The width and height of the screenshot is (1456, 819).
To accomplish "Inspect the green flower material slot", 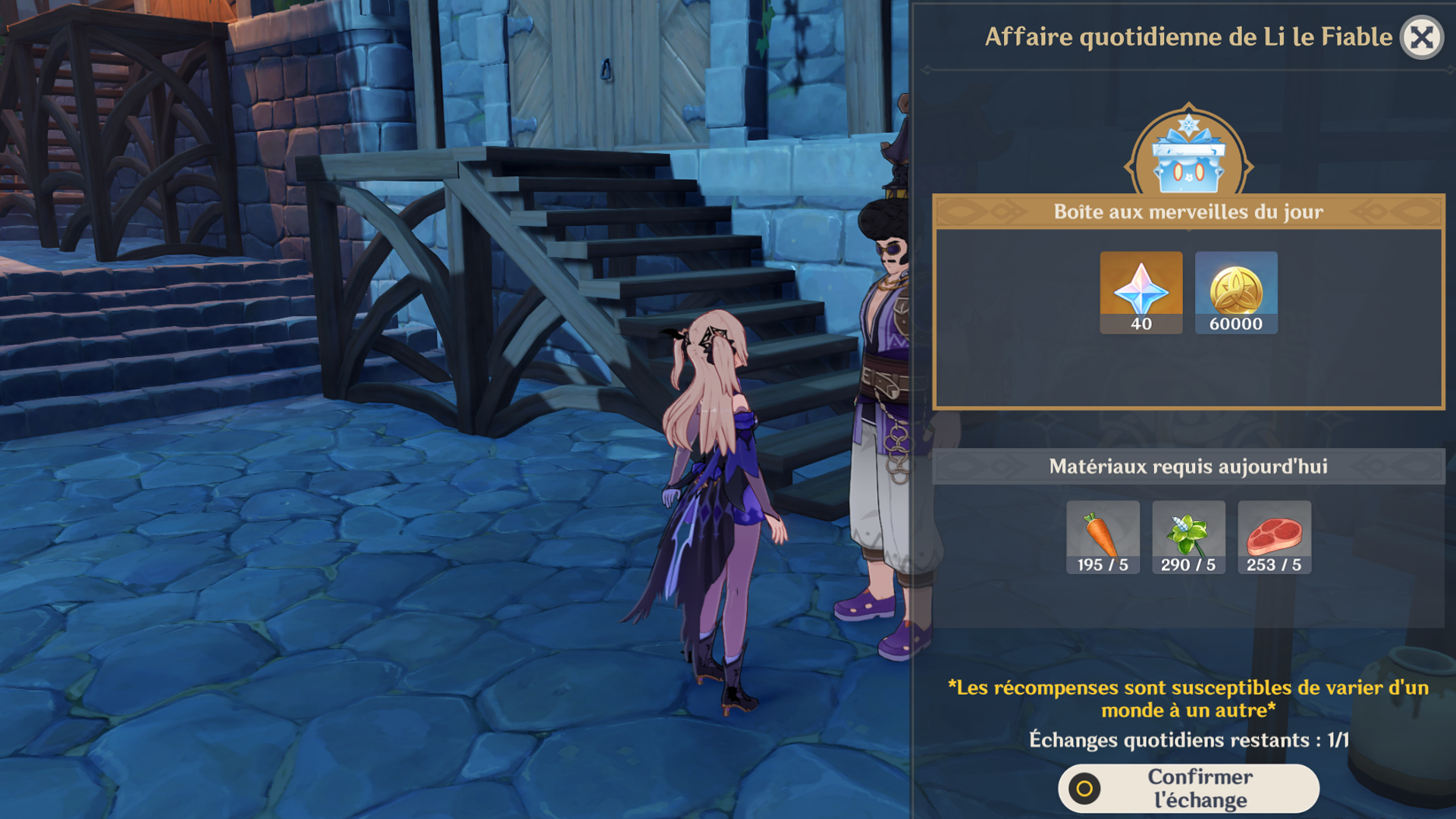I will 1188,537.
